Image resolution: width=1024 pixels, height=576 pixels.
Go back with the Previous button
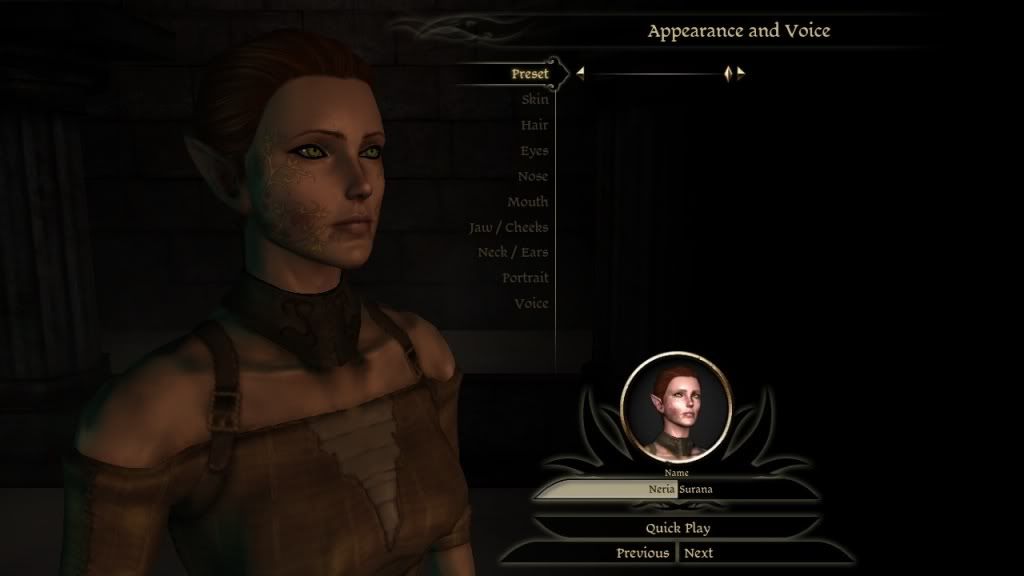tap(642, 553)
